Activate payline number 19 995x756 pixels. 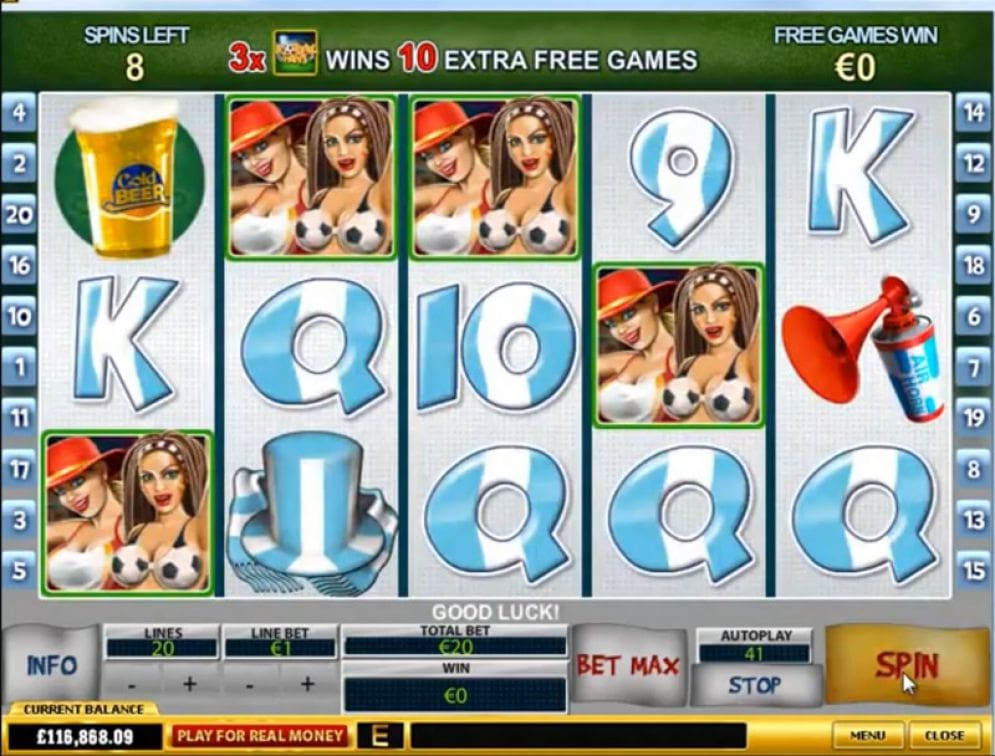coord(972,418)
